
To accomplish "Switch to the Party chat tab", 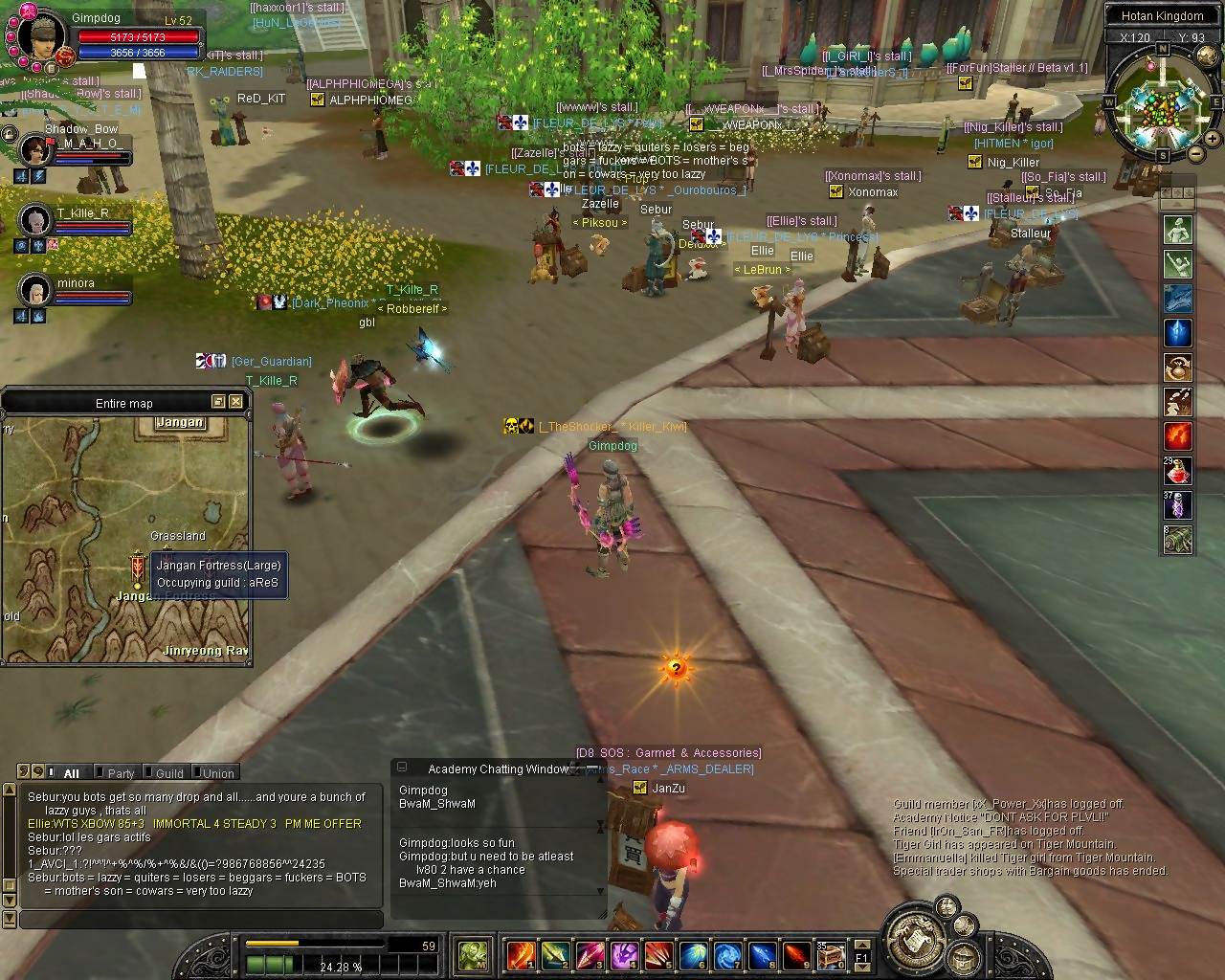I will [120, 773].
